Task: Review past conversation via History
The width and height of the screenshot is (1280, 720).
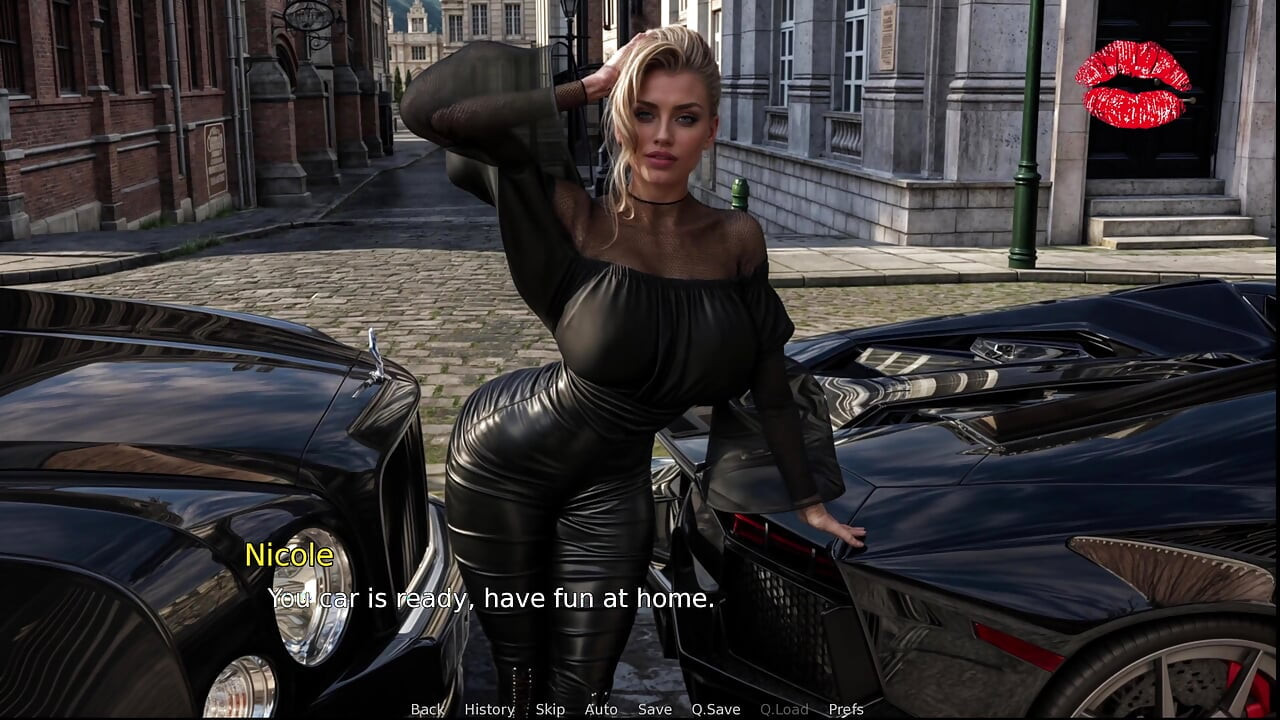Action: 488,710
